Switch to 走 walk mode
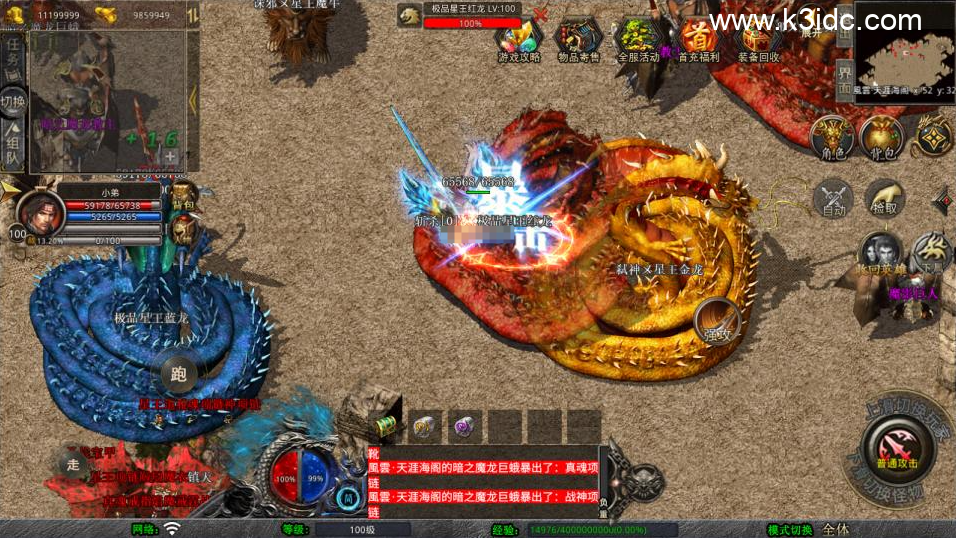This screenshot has height=538, width=956. coord(73,462)
